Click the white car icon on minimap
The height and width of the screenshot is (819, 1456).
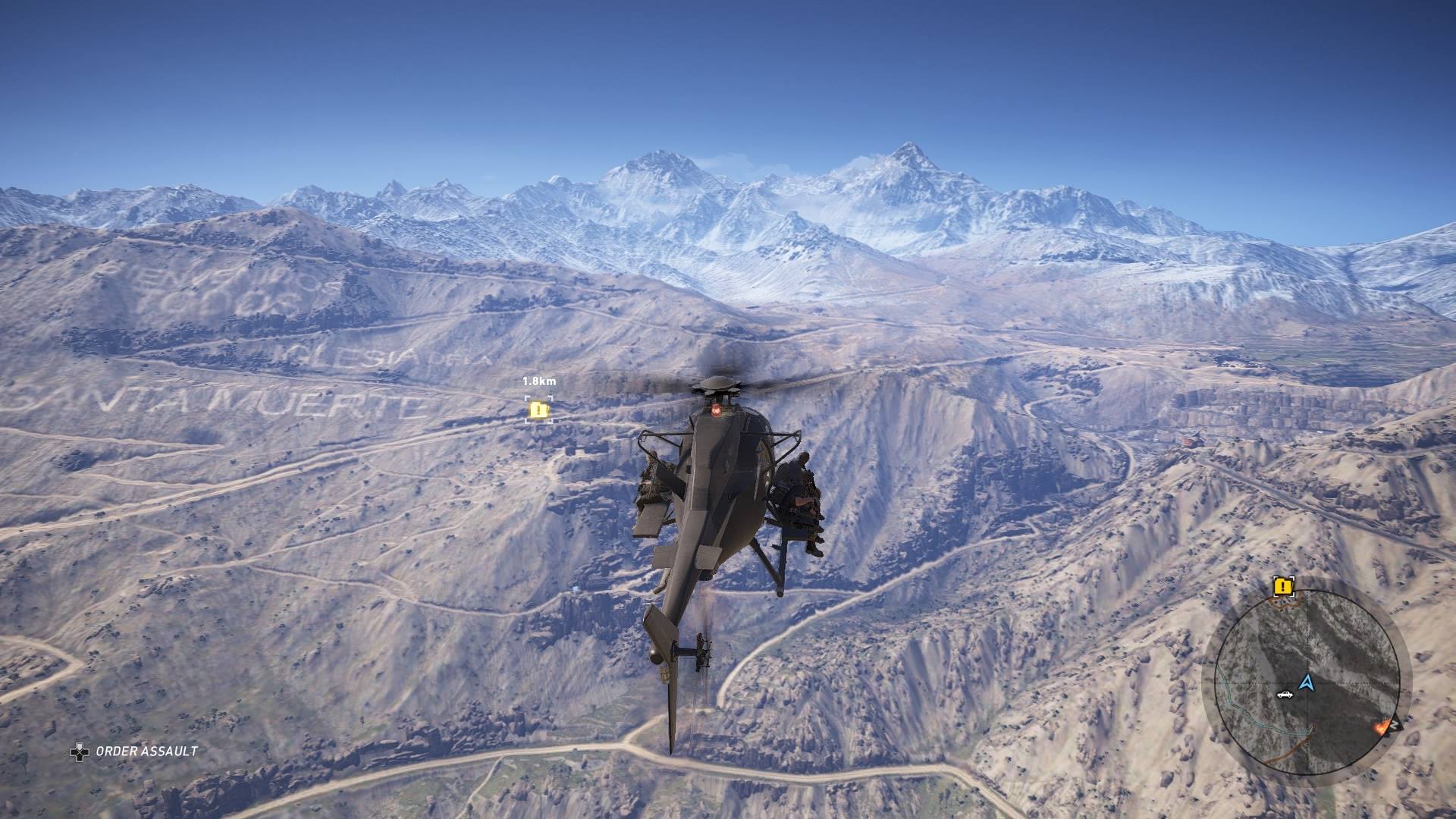coord(1284,694)
